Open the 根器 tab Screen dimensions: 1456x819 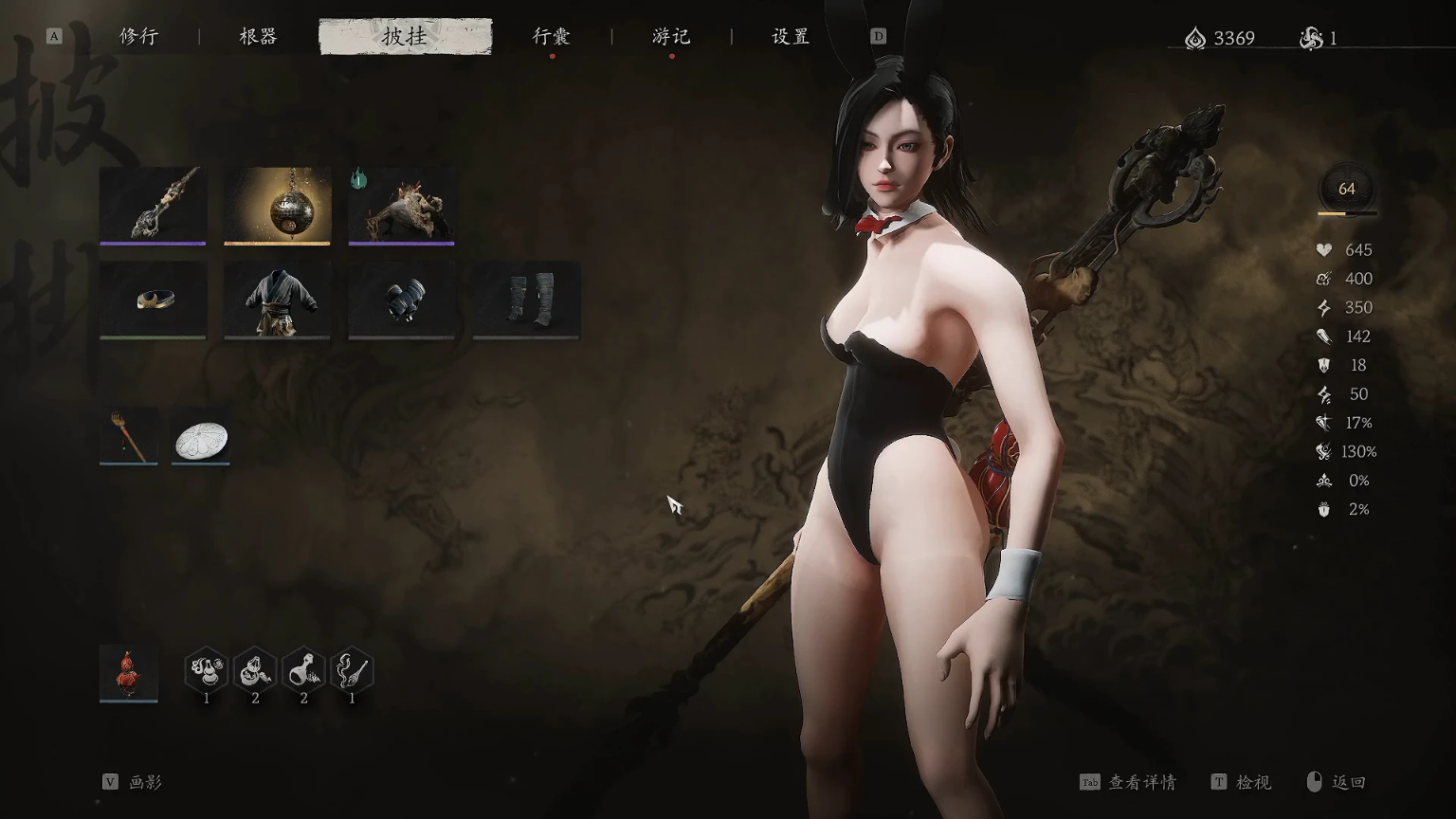258,37
